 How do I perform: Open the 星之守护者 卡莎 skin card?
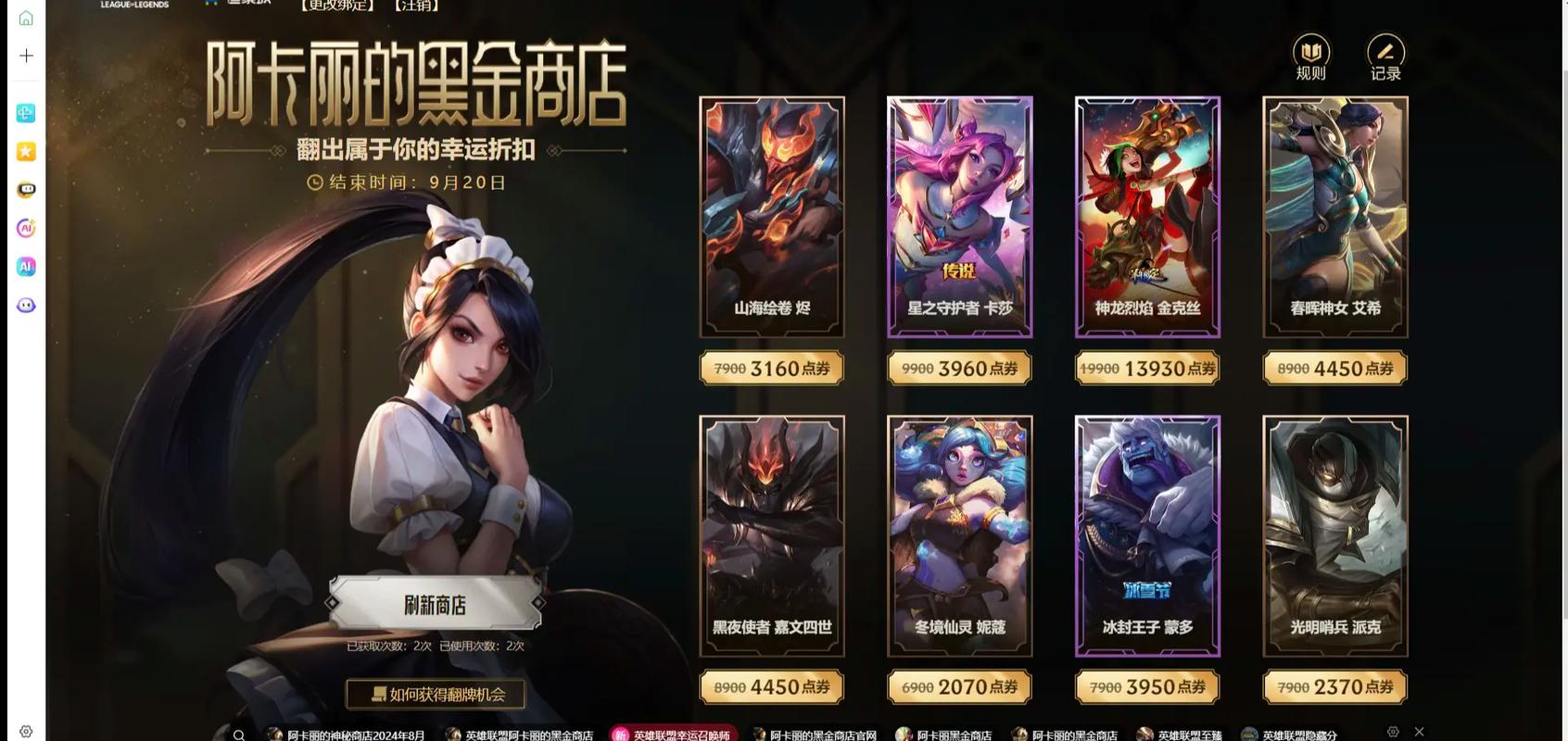(959, 215)
